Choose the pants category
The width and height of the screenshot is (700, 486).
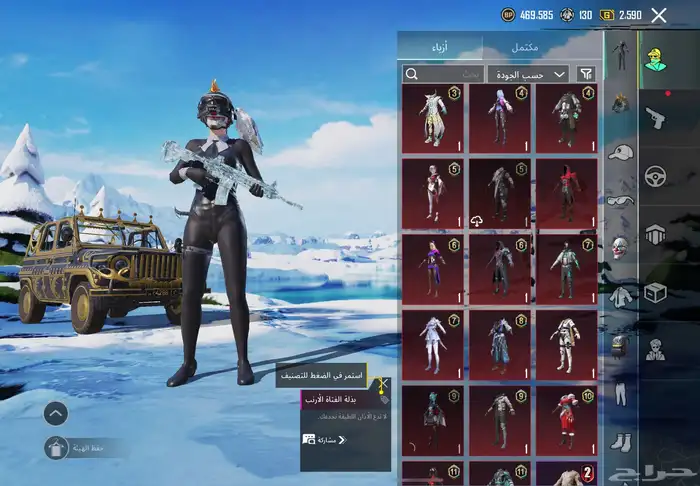point(621,392)
